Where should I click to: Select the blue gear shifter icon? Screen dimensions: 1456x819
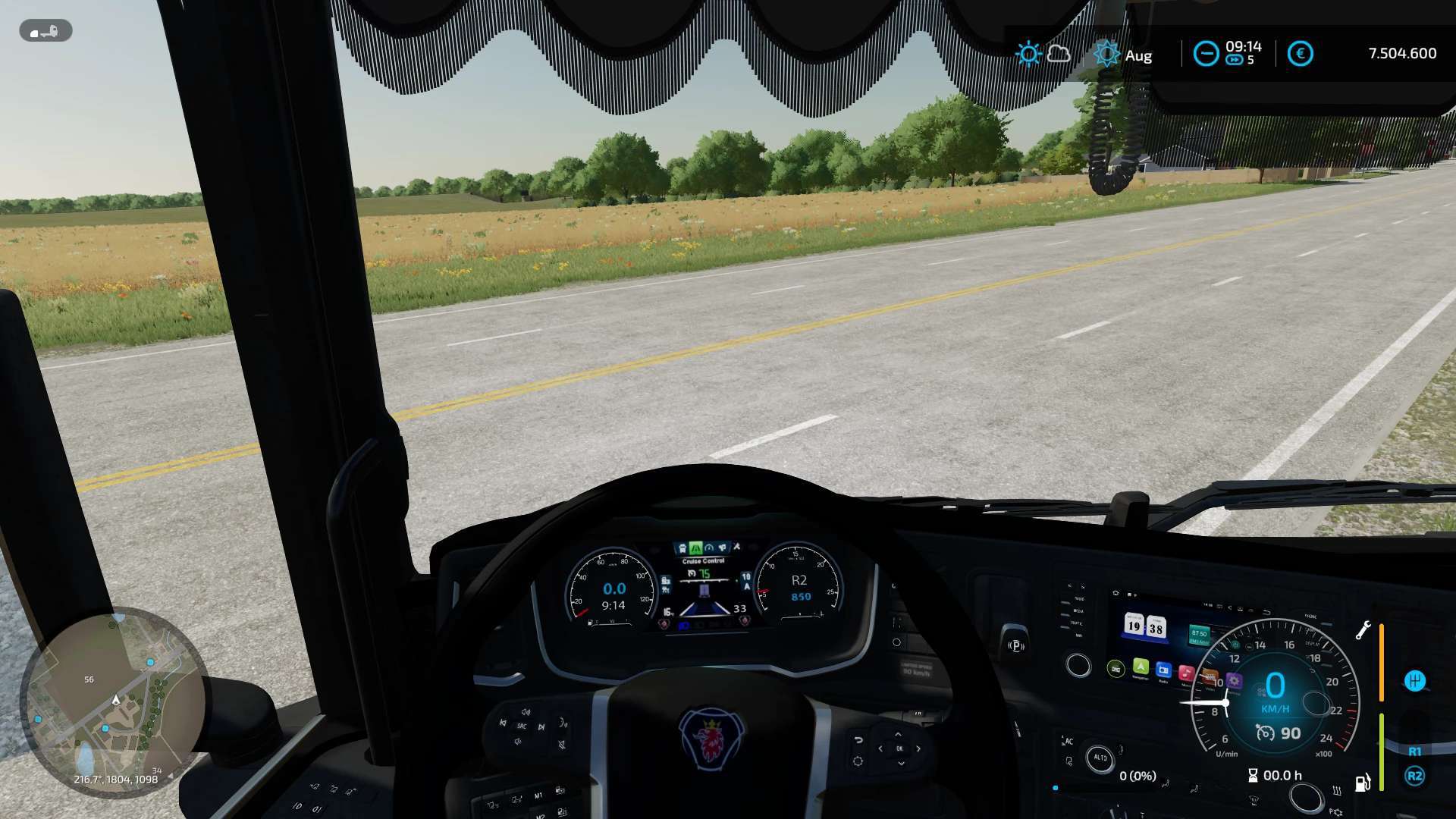pos(1414,681)
